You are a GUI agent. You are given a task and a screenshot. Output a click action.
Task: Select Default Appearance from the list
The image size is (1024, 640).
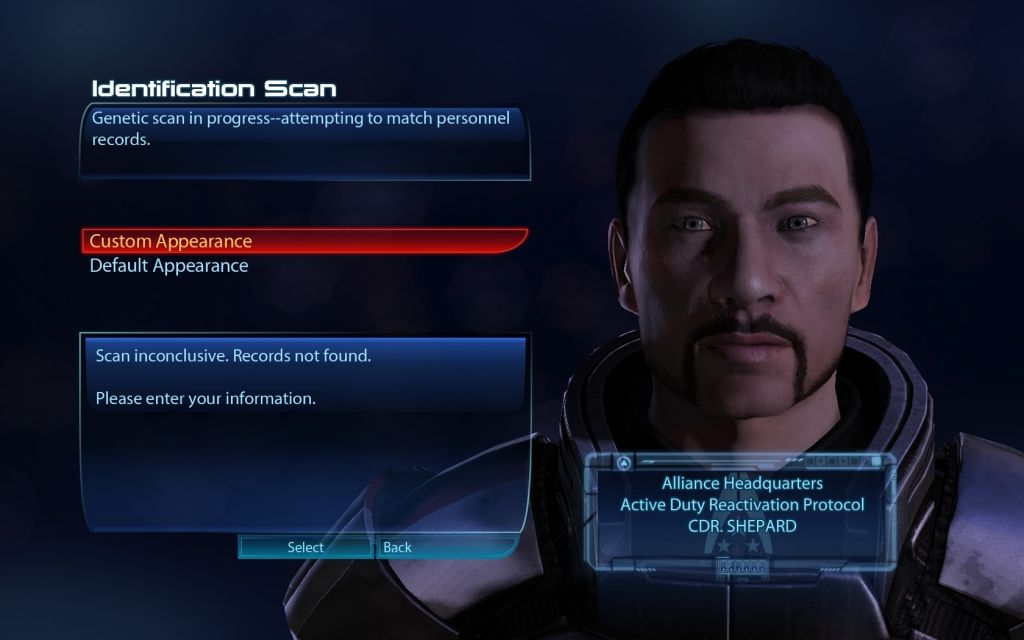tap(169, 266)
